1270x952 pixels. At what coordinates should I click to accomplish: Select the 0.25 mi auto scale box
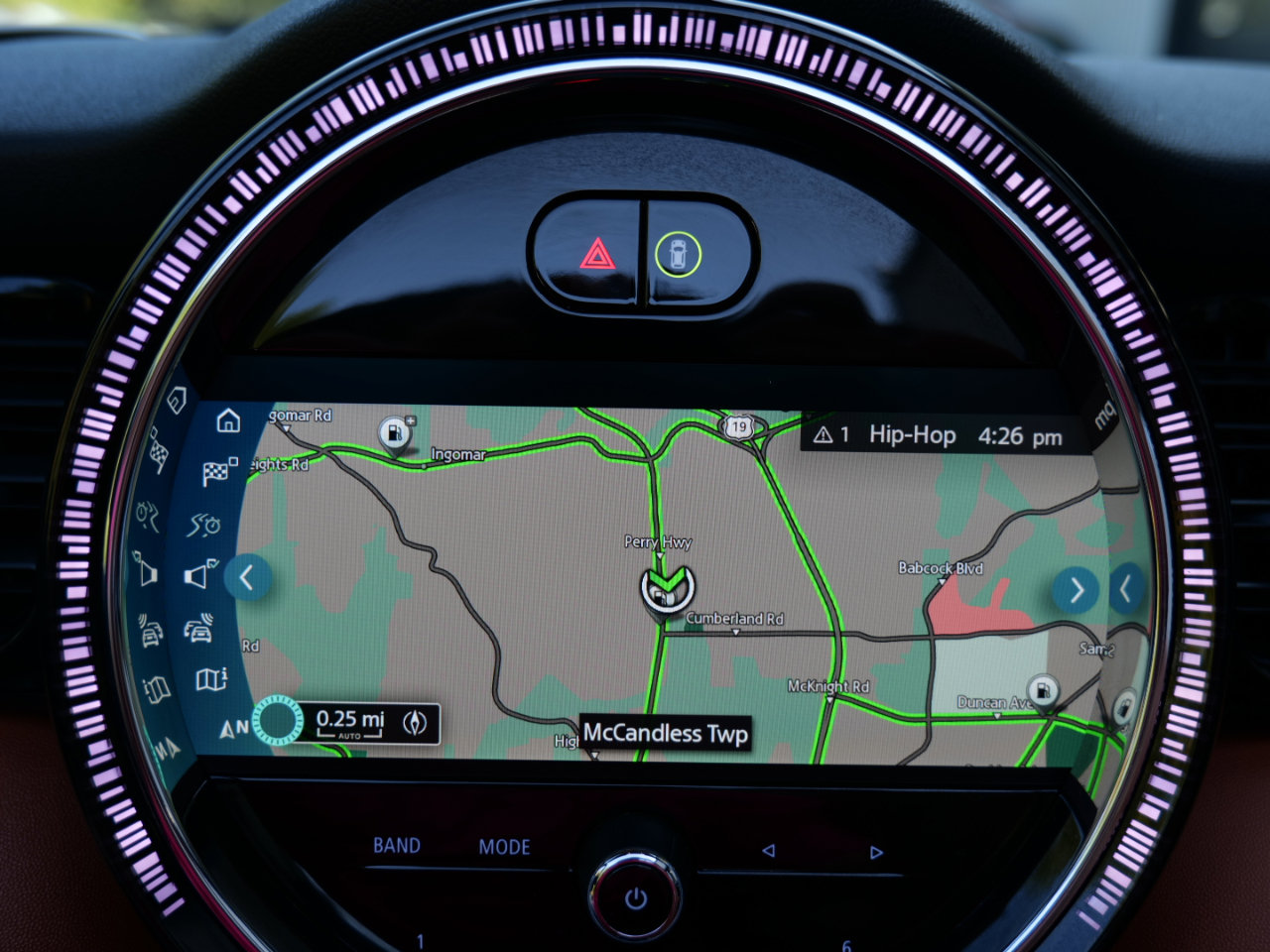click(349, 723)
